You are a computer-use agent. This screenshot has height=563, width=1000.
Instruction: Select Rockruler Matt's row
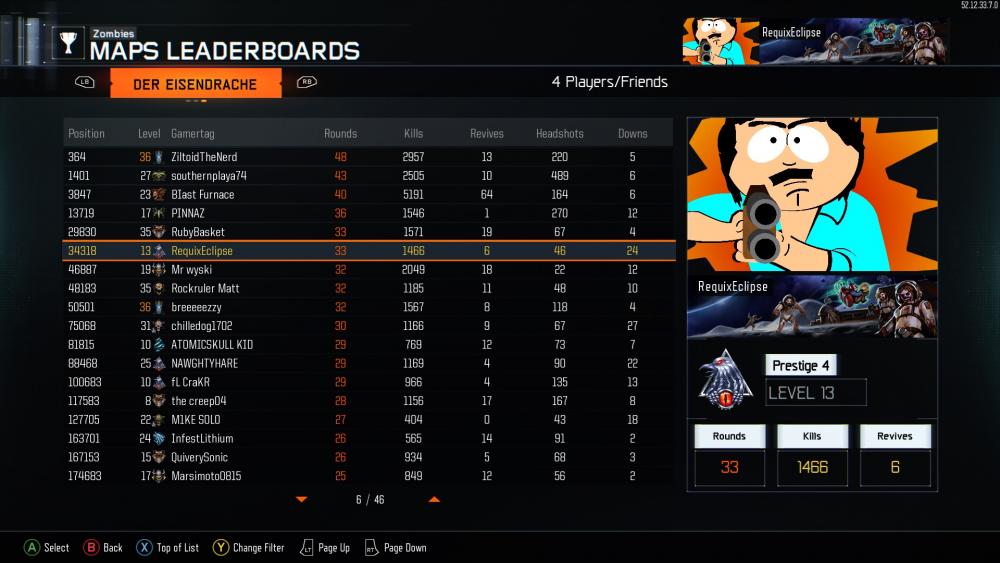(368, 288)
